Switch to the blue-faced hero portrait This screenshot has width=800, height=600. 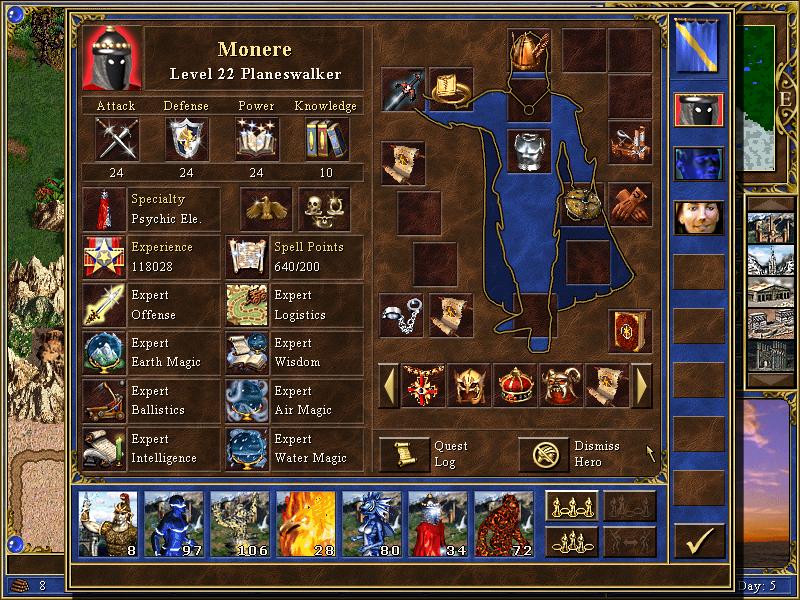[698, 163]
